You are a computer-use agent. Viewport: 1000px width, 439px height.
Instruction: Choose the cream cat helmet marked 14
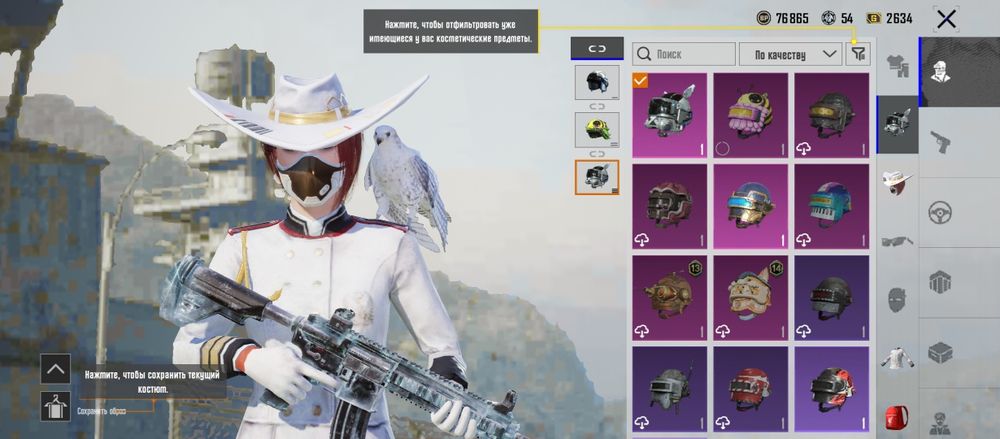click(750, 297)
